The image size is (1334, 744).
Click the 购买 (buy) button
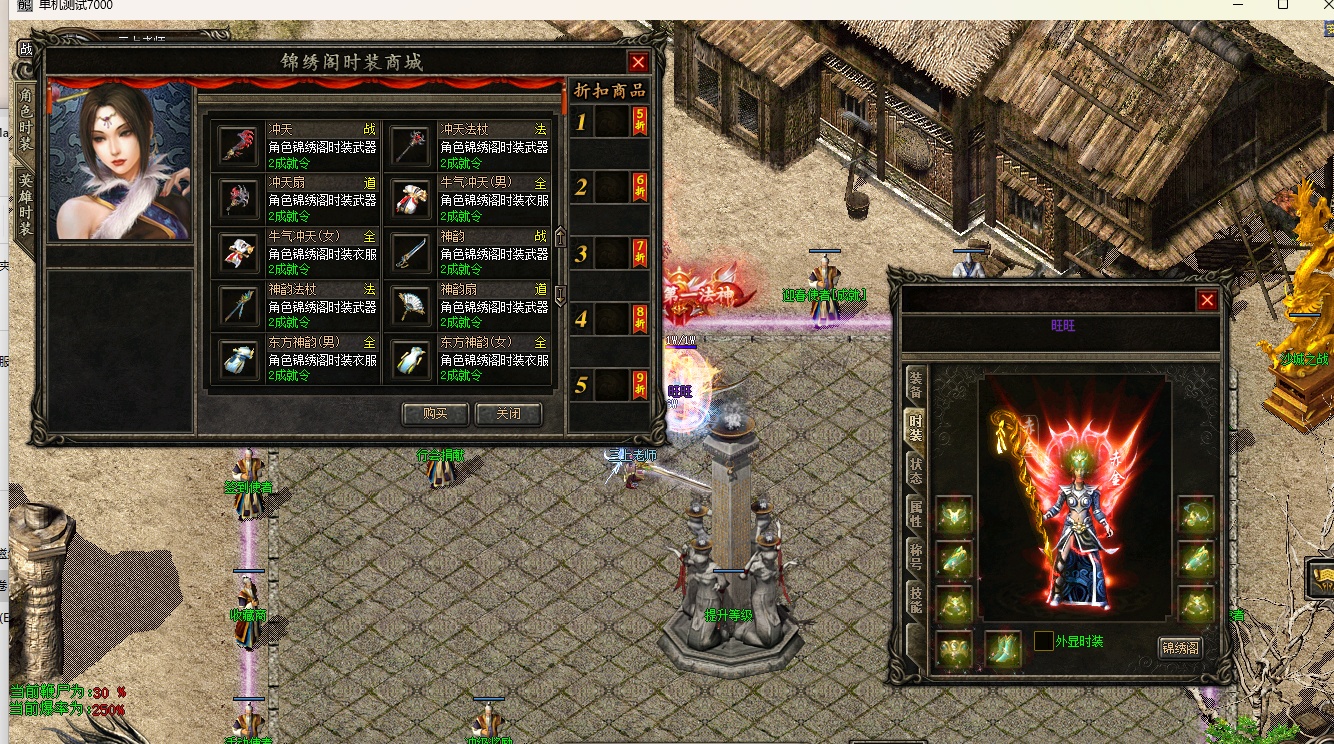pos(435,414)
